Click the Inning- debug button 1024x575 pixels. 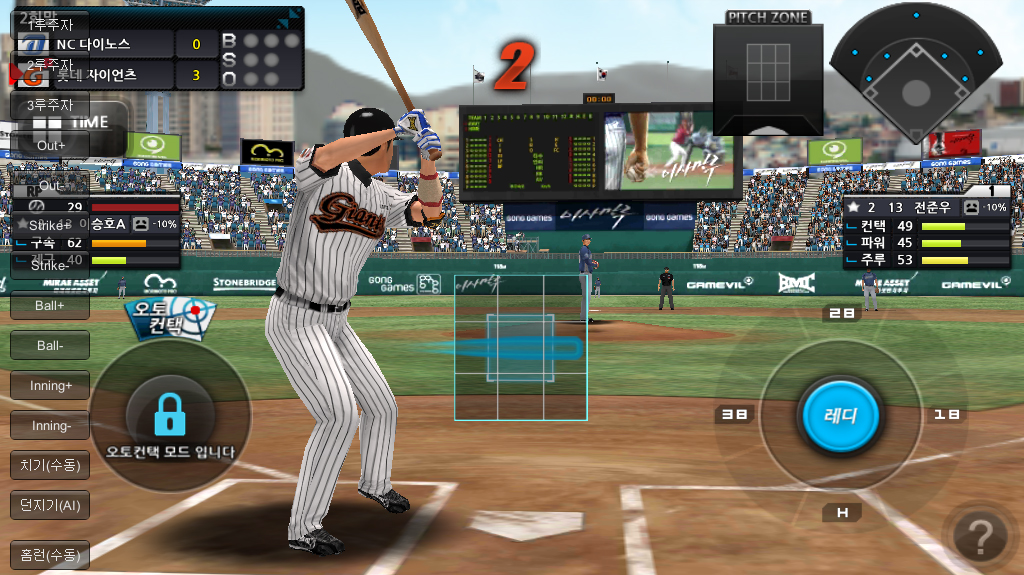[50, 425]
